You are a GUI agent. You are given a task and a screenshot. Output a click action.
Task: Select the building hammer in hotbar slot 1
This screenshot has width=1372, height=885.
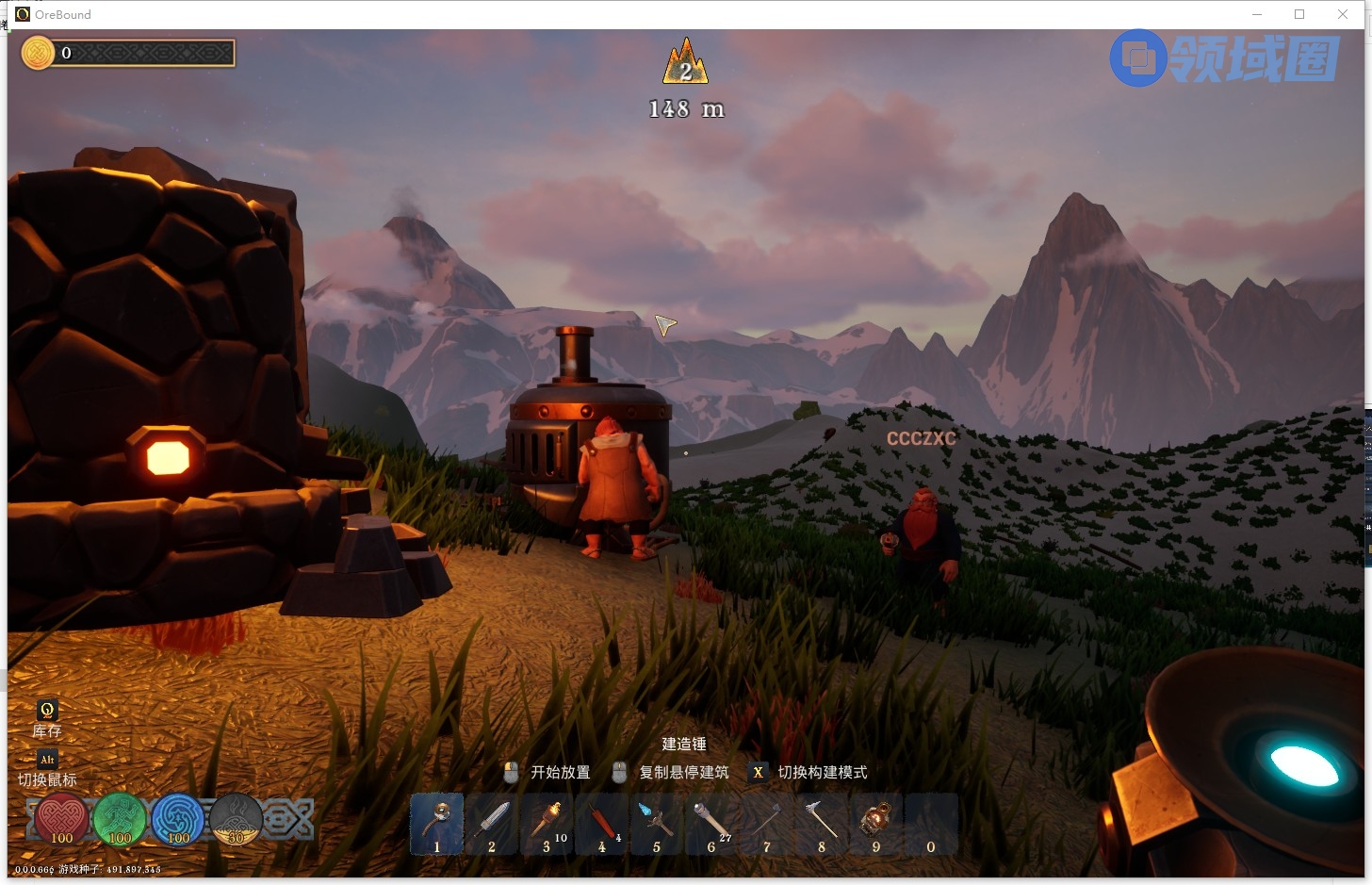click(436, 823)
